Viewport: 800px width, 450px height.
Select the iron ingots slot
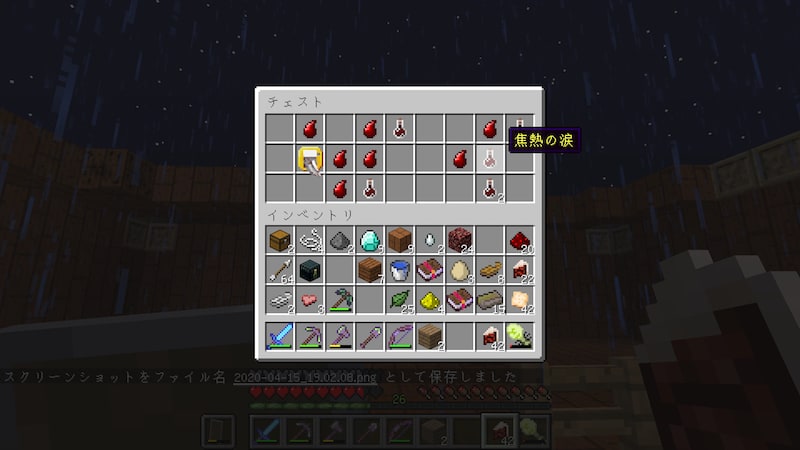pos(280,300)
